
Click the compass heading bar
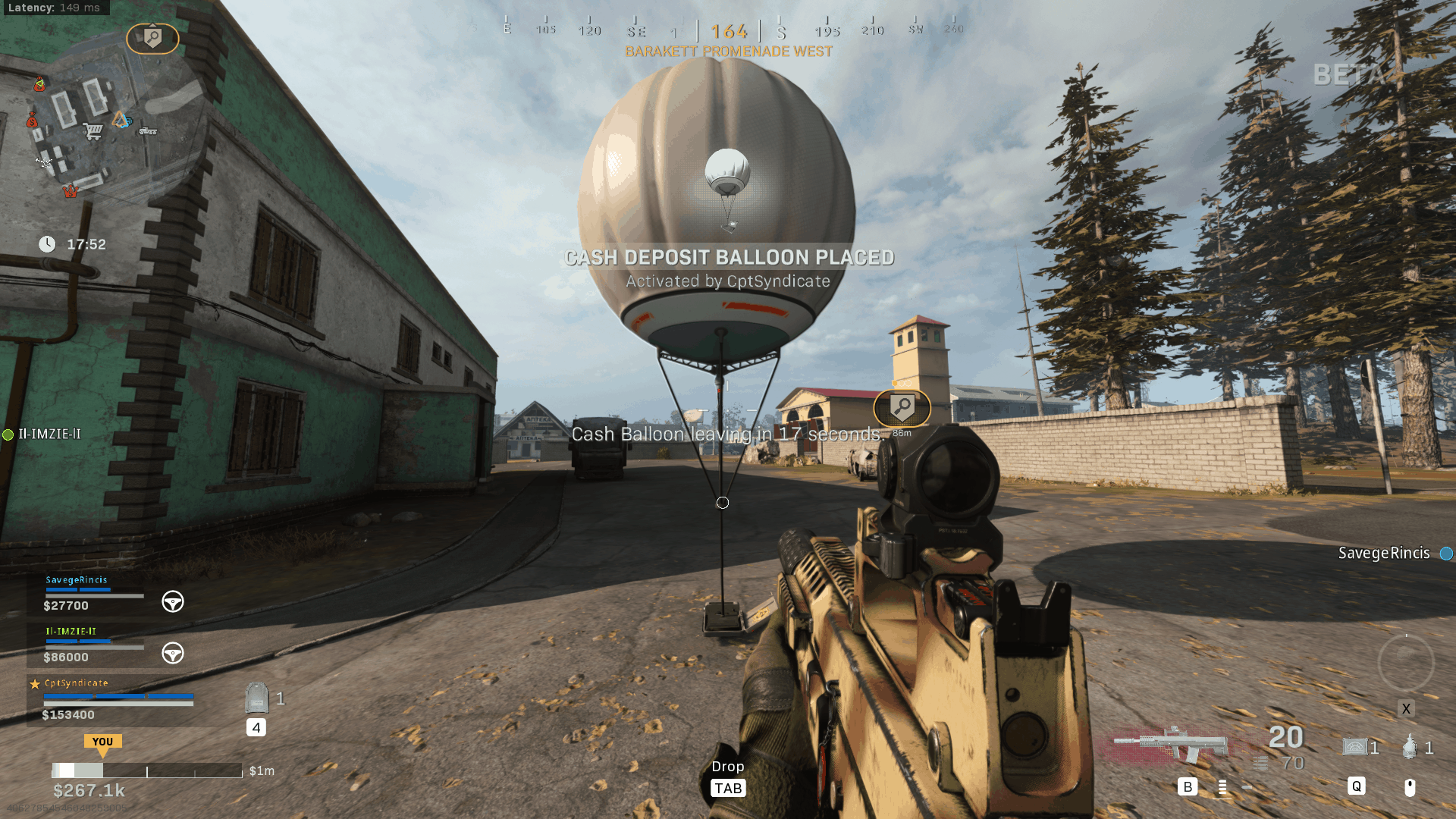click(729, 30)
